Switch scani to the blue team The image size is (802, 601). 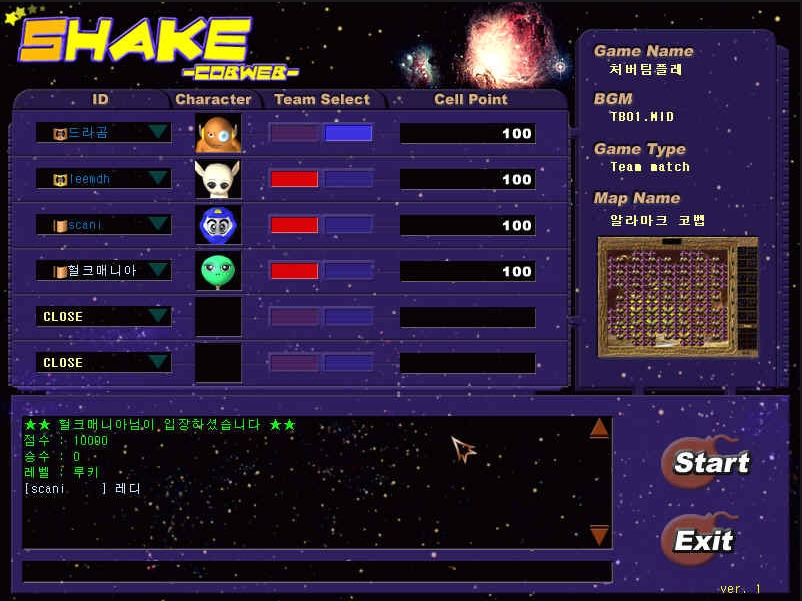[x=348, y=225]
